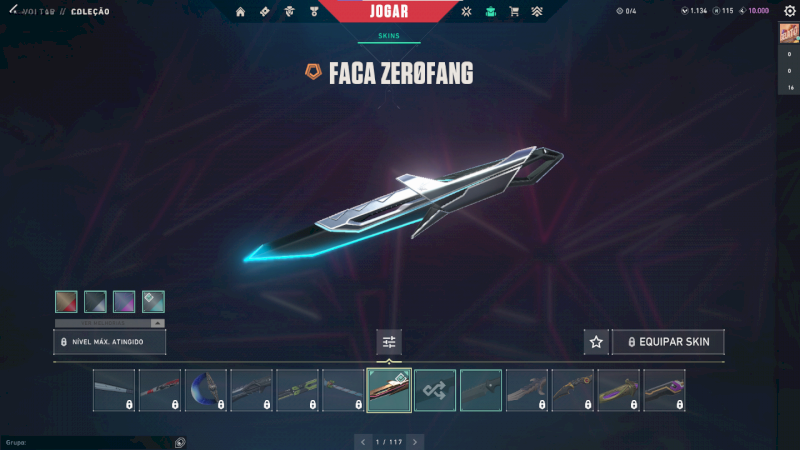
Task: Select the red-tan color variant swatch
Action: click(x=66, y=301)
